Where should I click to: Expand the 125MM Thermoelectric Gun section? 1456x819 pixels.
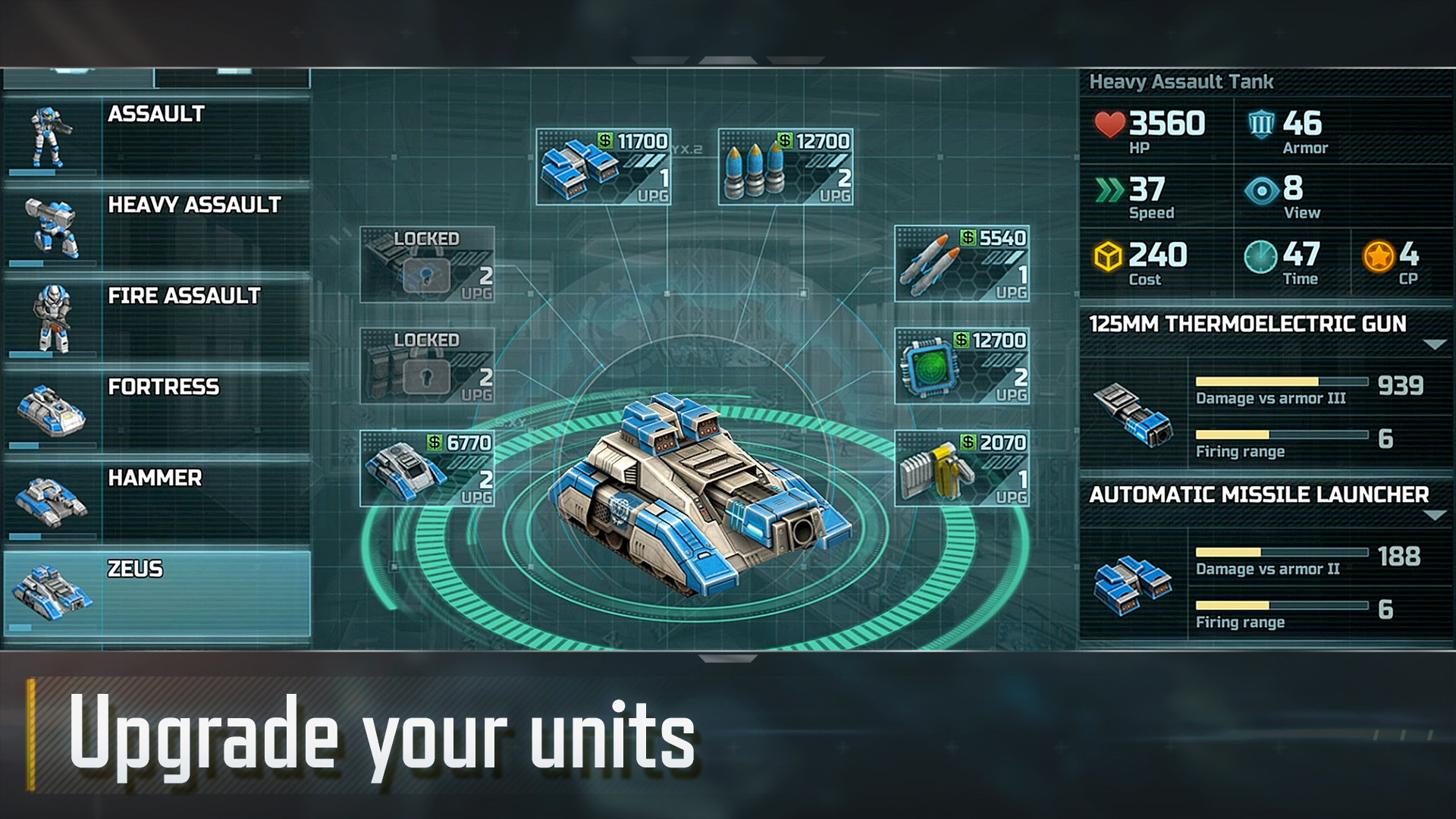[x=1434, y=344]
